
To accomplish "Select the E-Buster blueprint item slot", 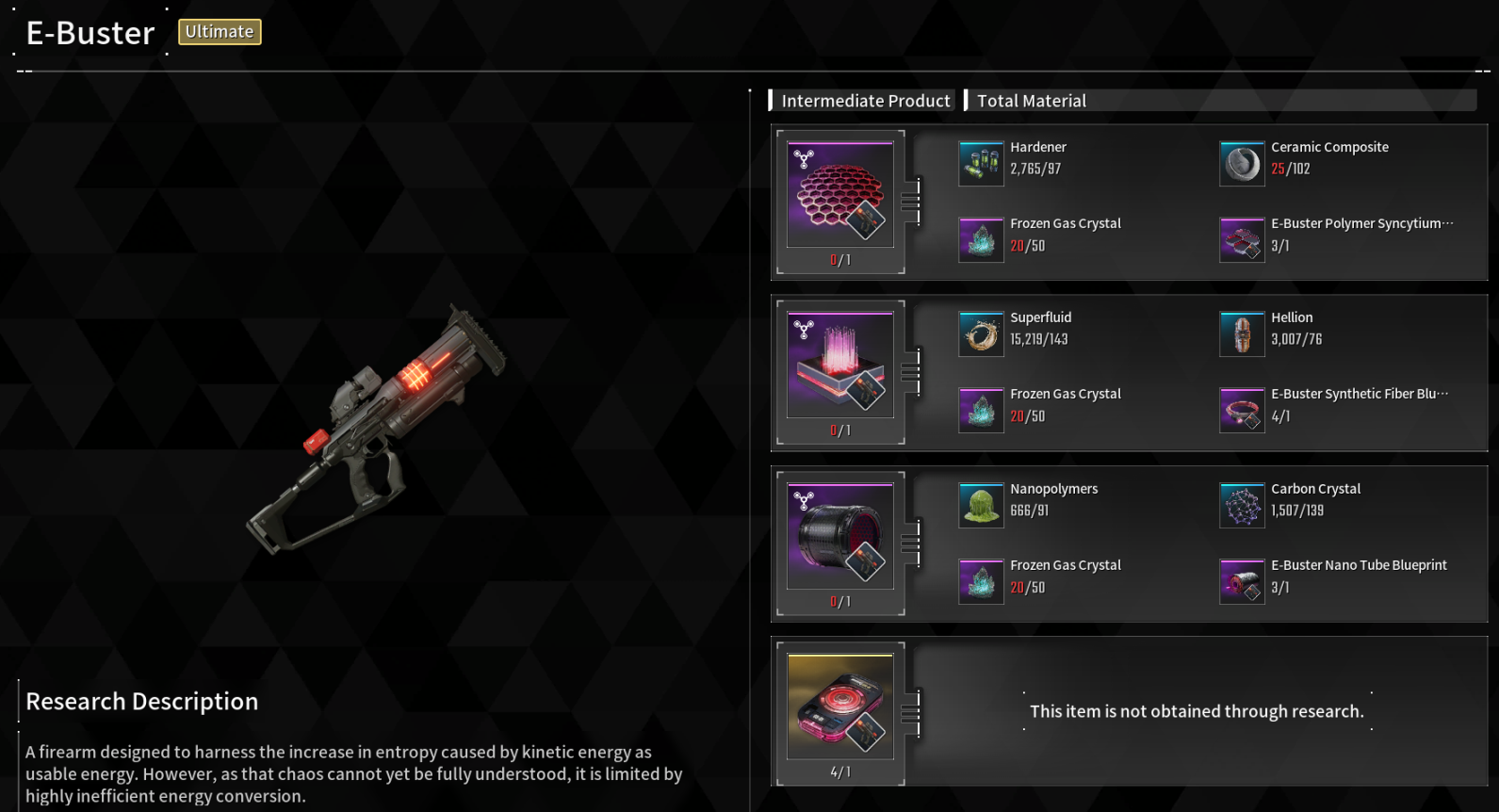I will point(839,707).
